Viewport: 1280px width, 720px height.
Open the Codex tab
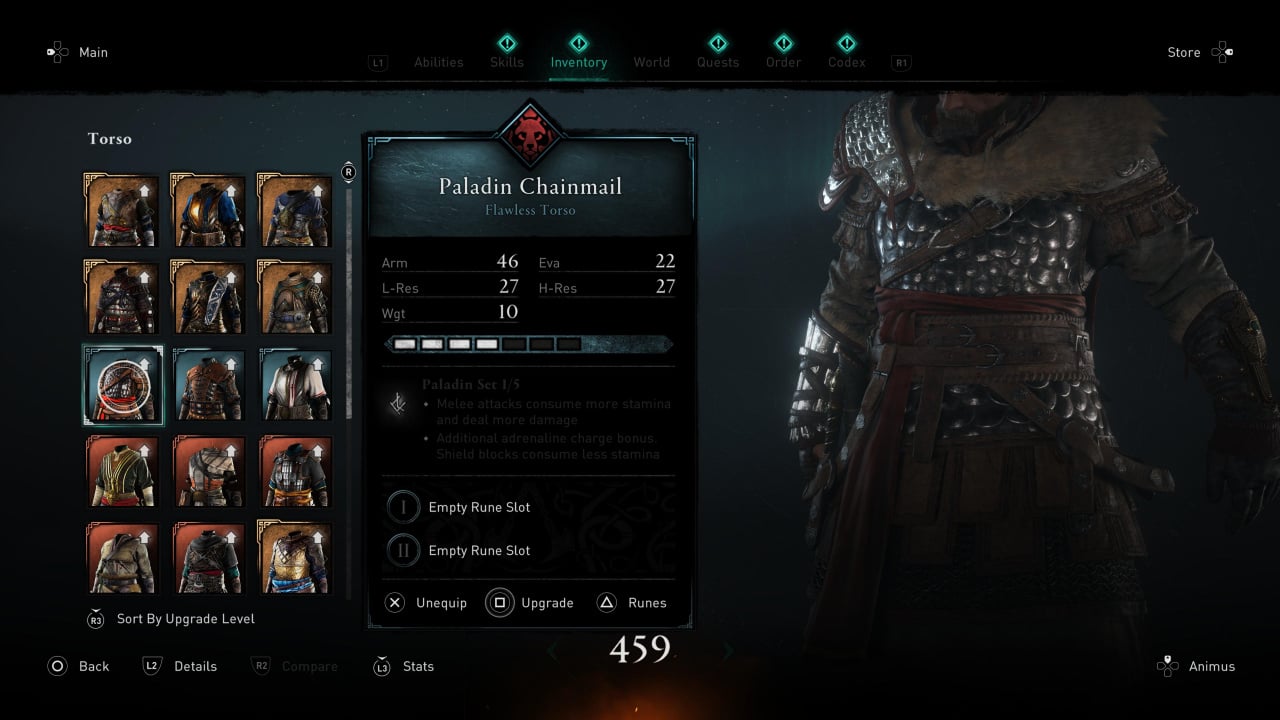click(846, 62)
